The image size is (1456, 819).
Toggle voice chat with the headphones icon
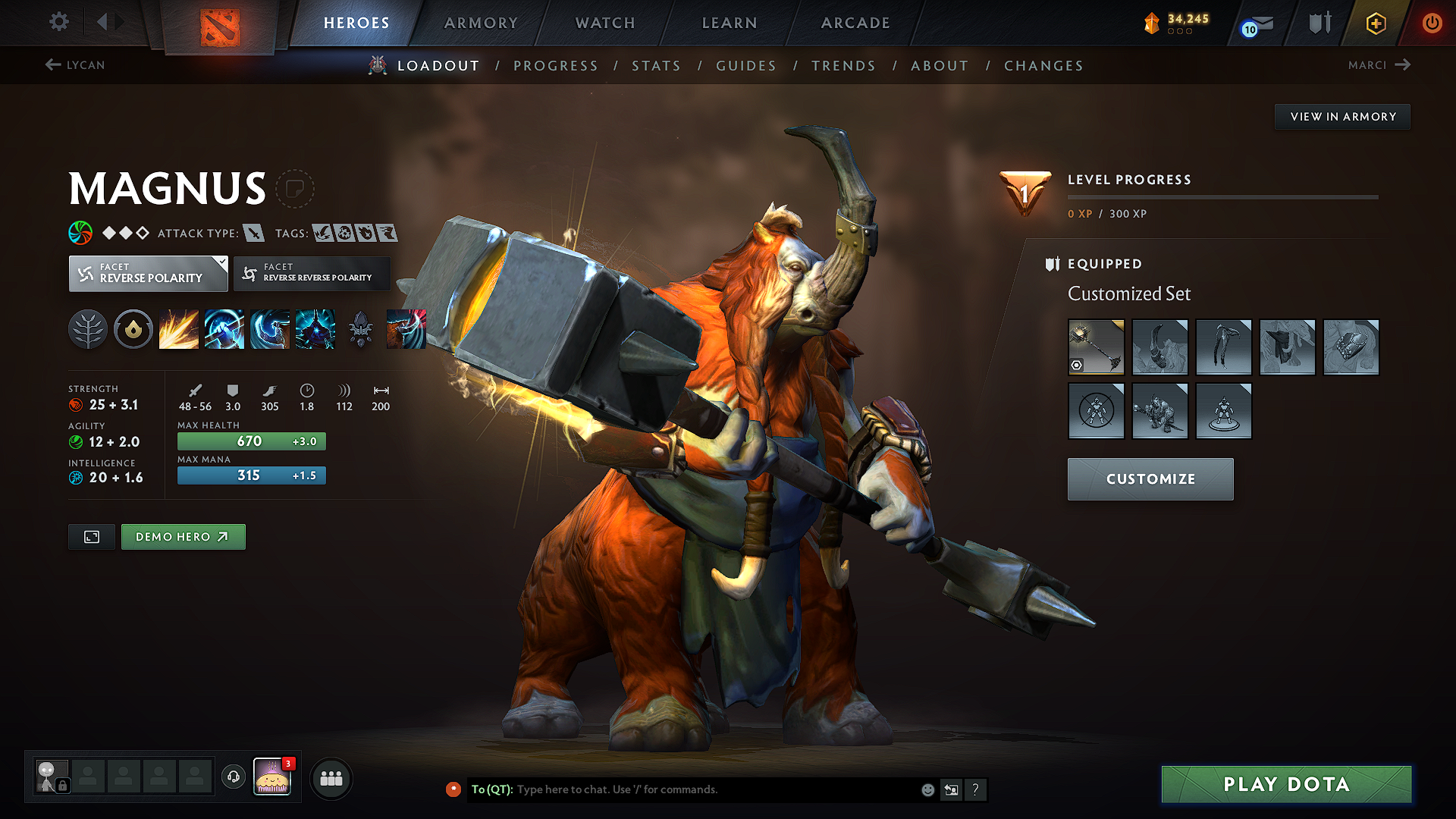pyautogui.click(x=233, y=777)
